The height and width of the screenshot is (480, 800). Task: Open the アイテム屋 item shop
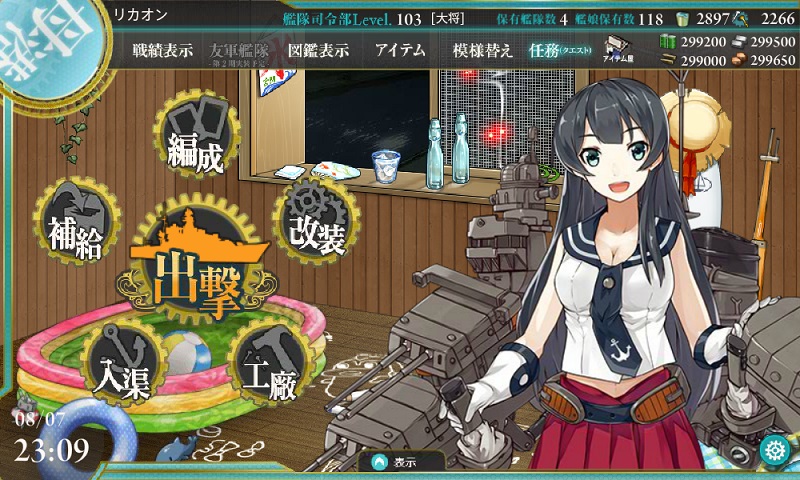tap(615, 51)
